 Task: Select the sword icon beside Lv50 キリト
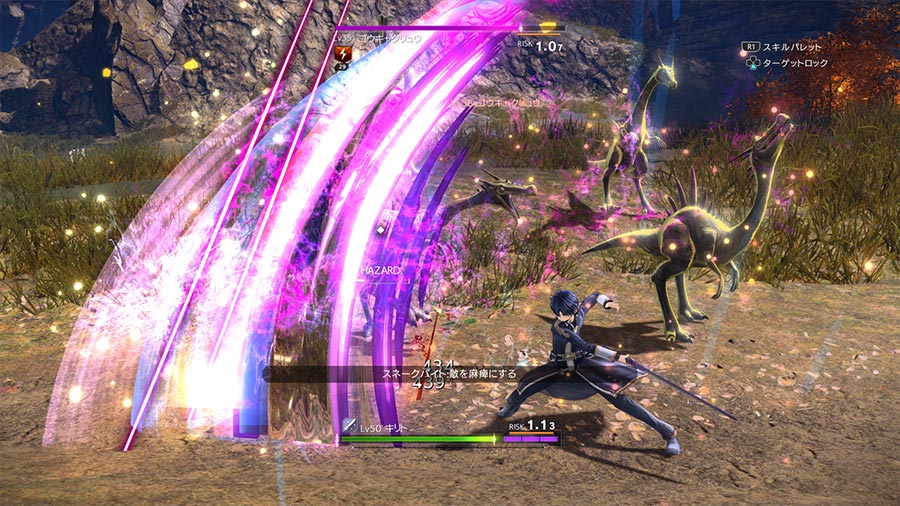(349, 425)
